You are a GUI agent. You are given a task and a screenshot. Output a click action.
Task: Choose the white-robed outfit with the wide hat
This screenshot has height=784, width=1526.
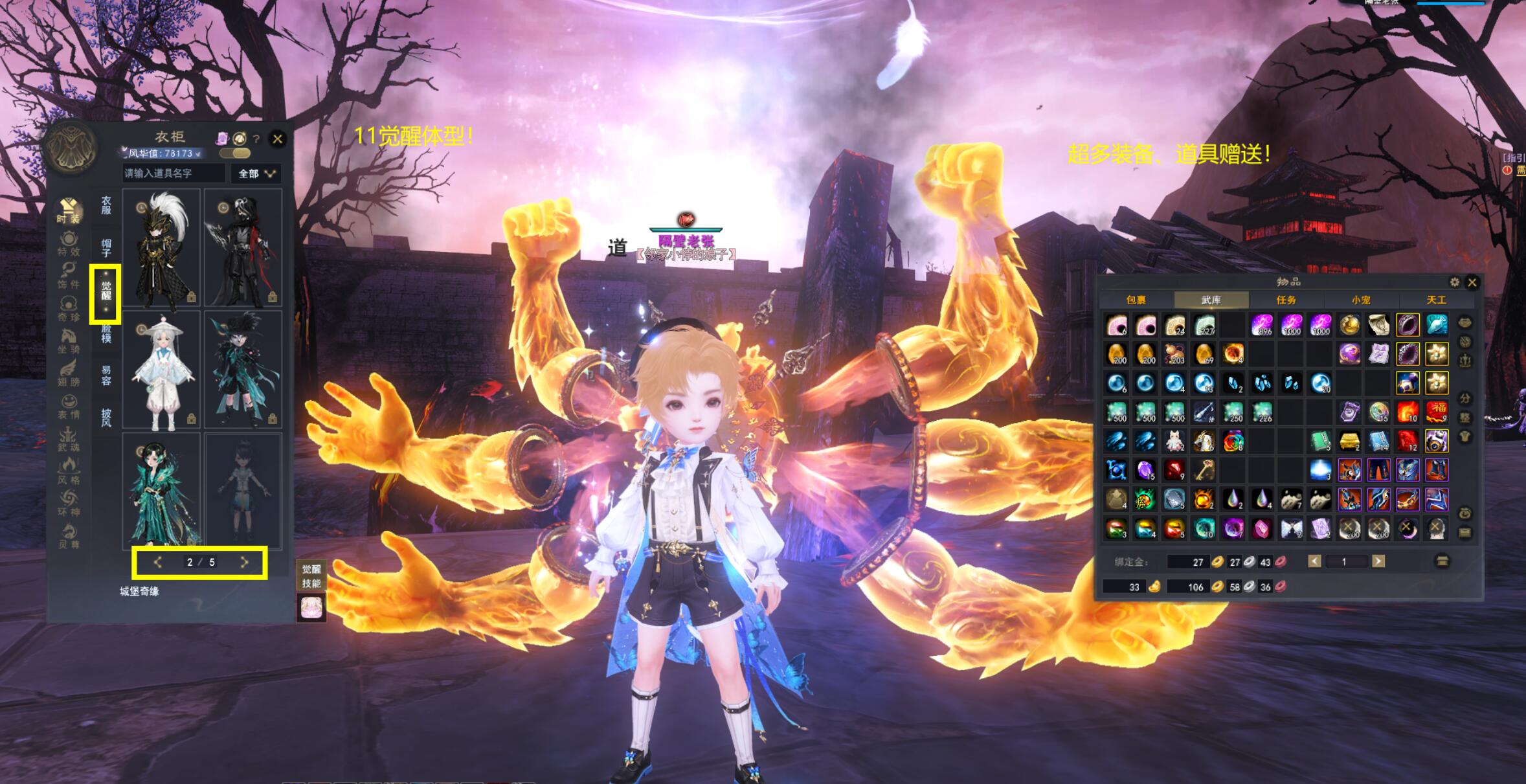(x=161, y=371)
